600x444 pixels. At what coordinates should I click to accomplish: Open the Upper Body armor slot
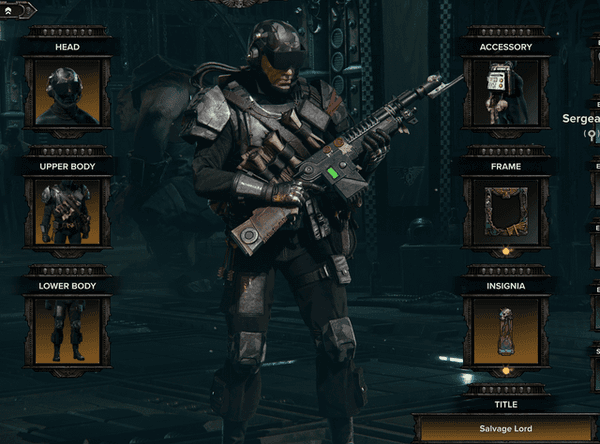(x=68, y=212)
